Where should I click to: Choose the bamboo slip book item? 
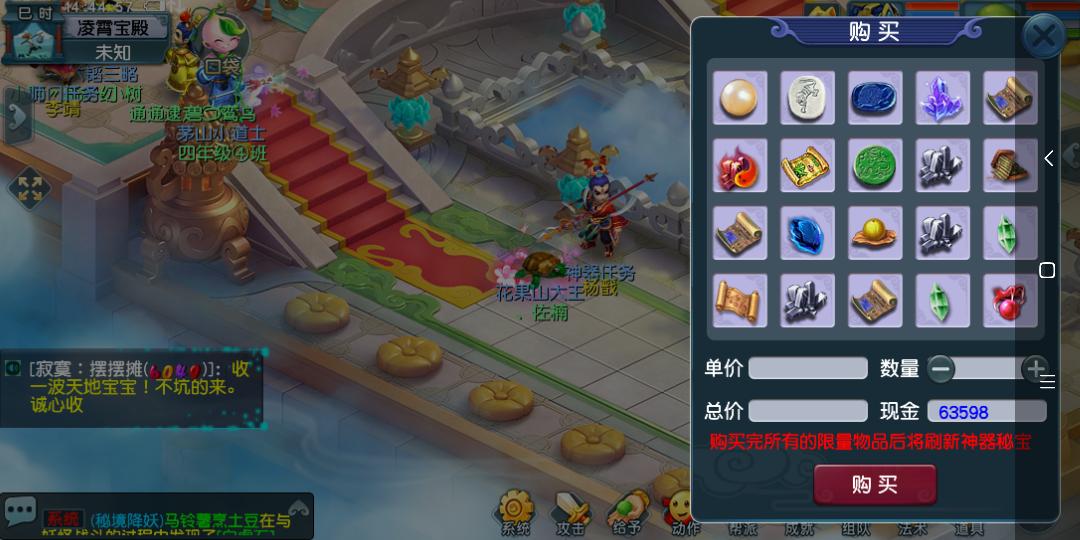coord(1010,165)
